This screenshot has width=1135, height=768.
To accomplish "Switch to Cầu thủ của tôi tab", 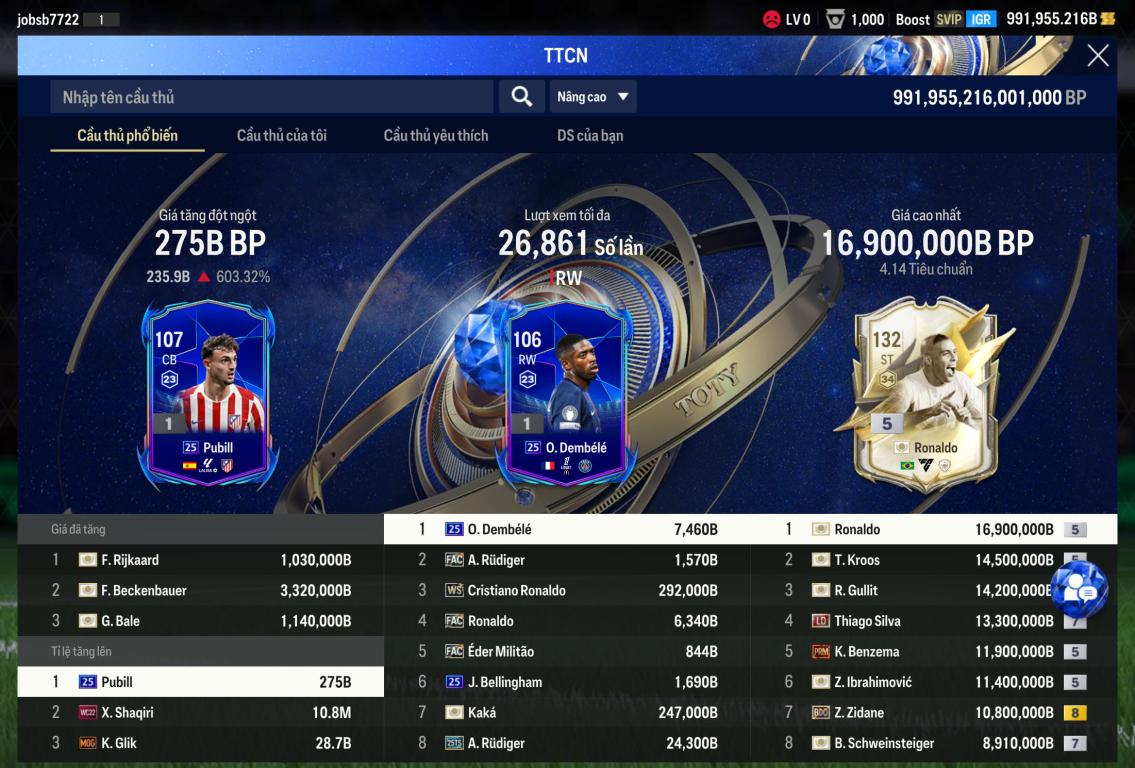I will tap(281, 135).
